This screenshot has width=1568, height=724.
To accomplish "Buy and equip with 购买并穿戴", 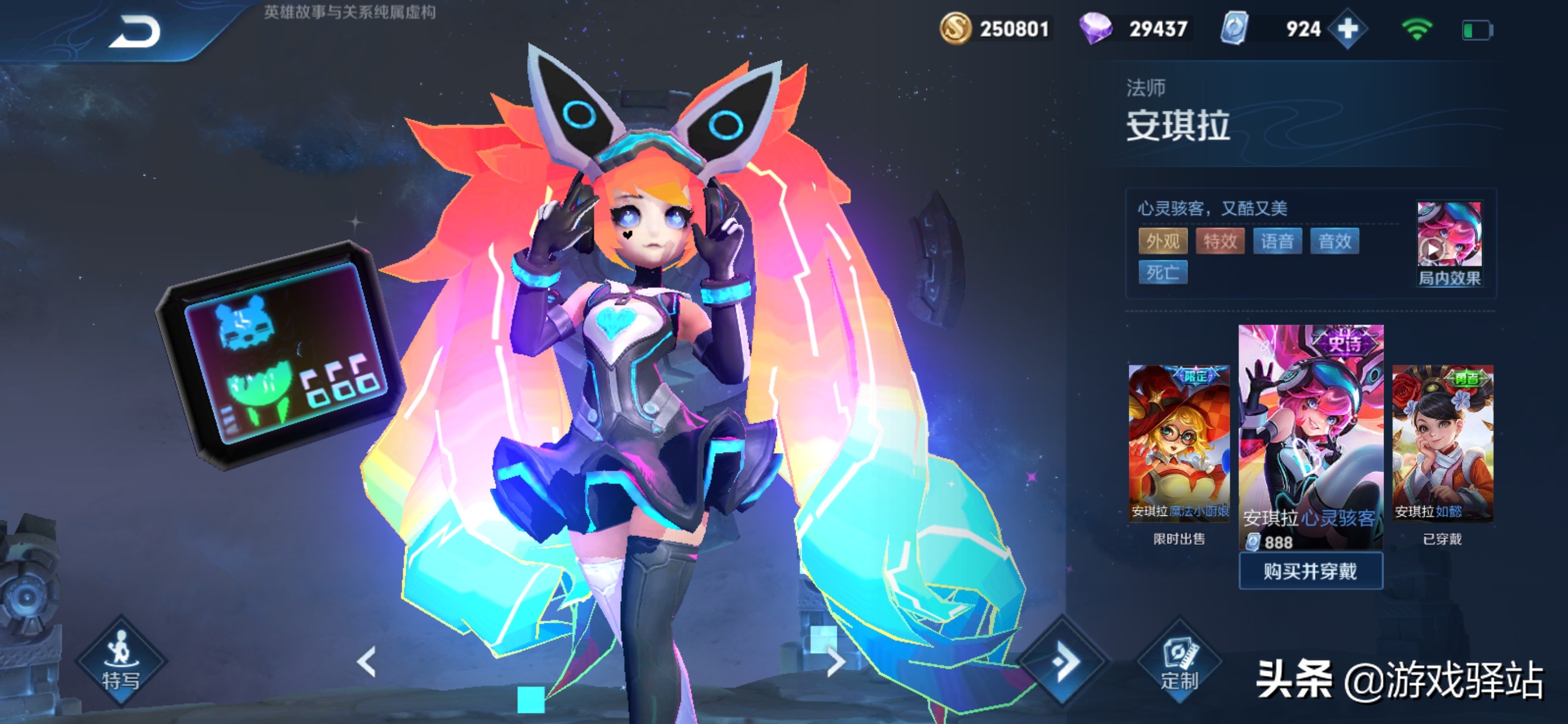I will click(1311, 571).
